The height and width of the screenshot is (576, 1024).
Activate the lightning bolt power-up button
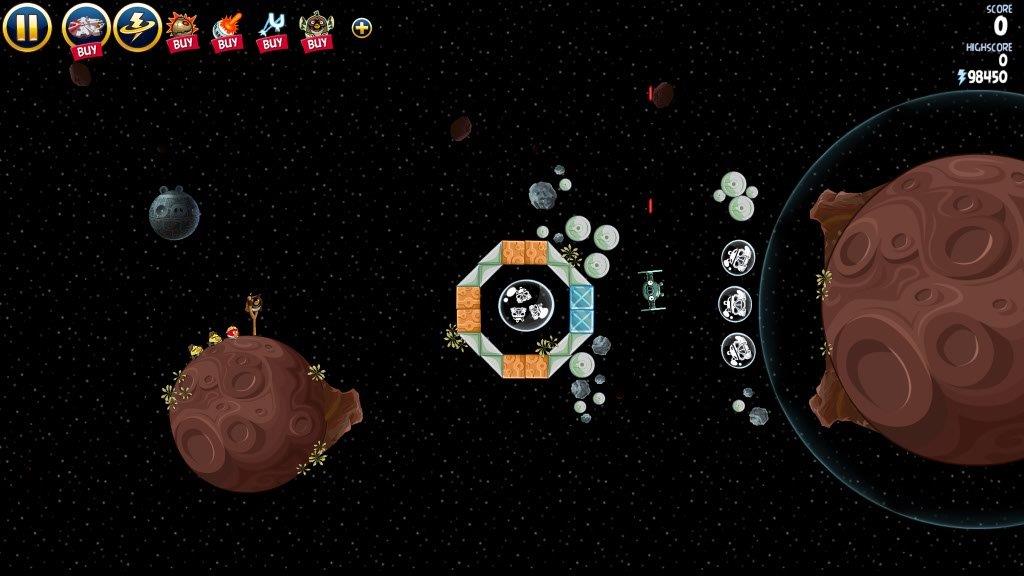tap(137, 27)
